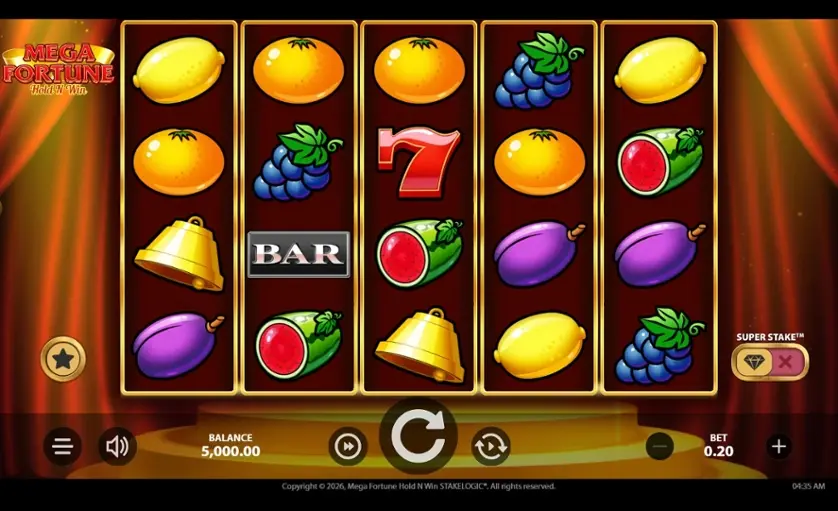This screenshot has width=838, height=511.
Task: Open the hamburger menu
Action: tap(62, 446)
